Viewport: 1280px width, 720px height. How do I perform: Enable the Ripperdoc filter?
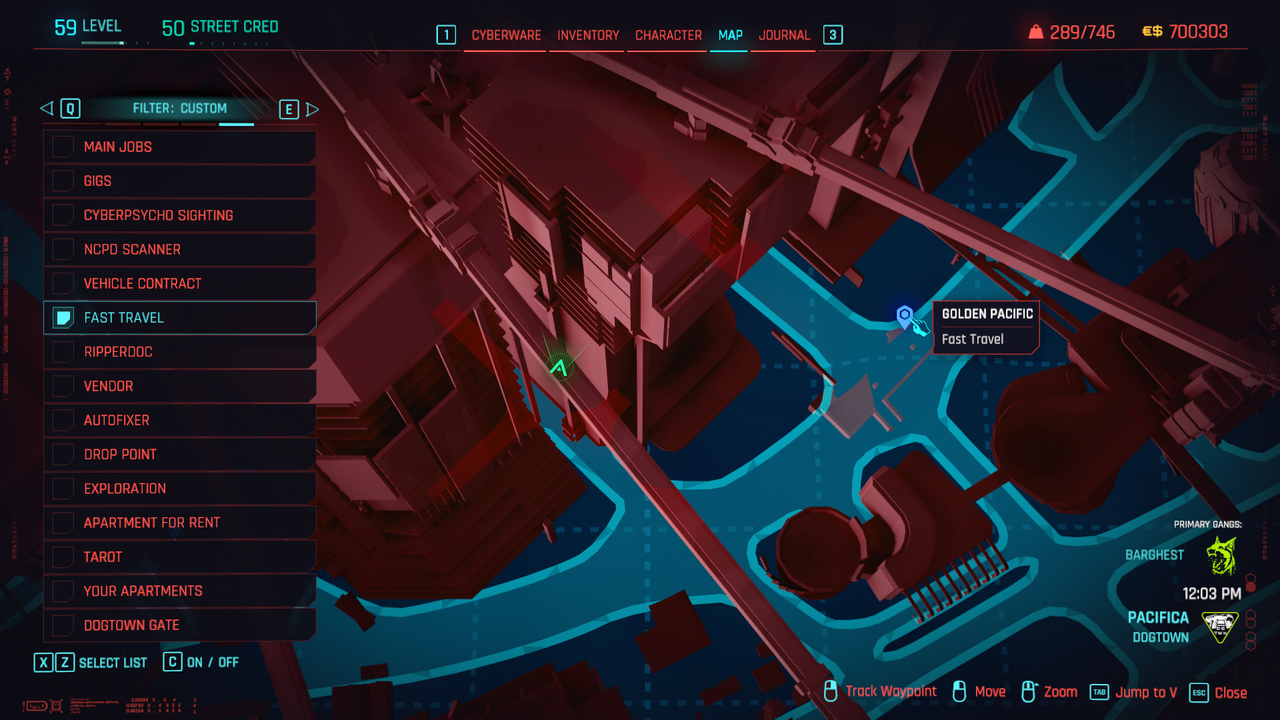point(64,352)
